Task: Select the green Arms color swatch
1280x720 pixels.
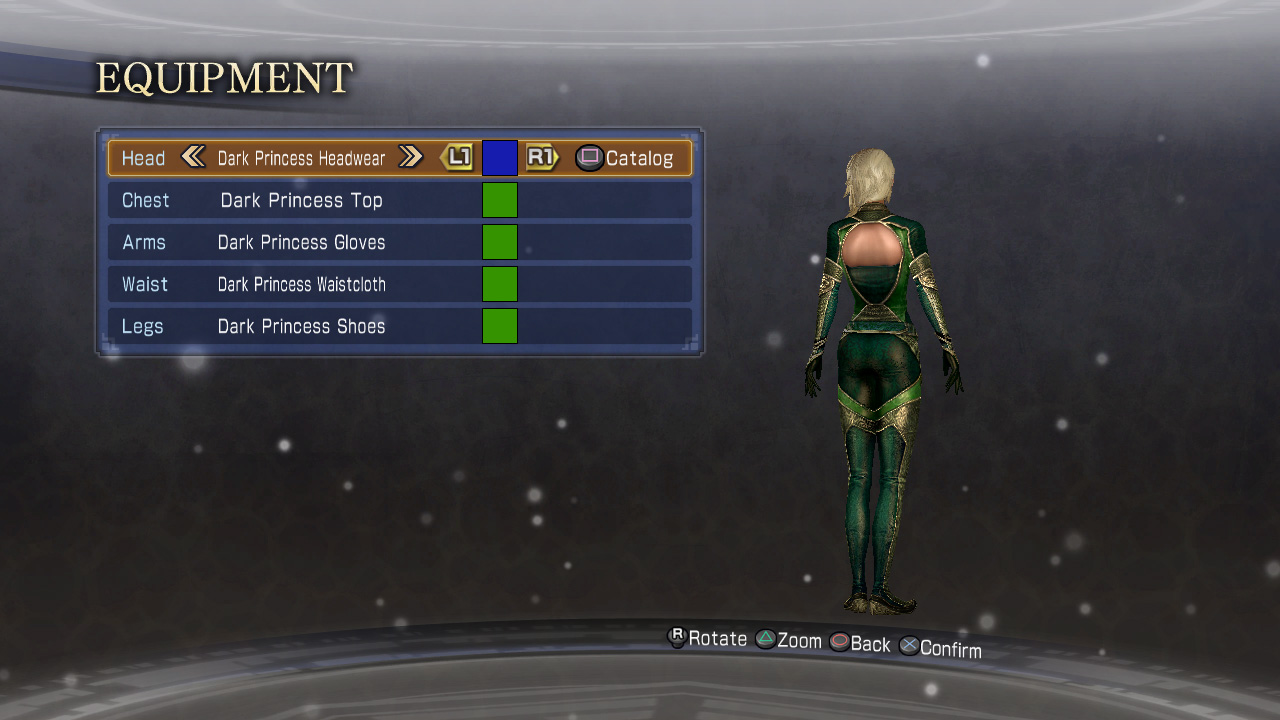Action: [500, 242]
